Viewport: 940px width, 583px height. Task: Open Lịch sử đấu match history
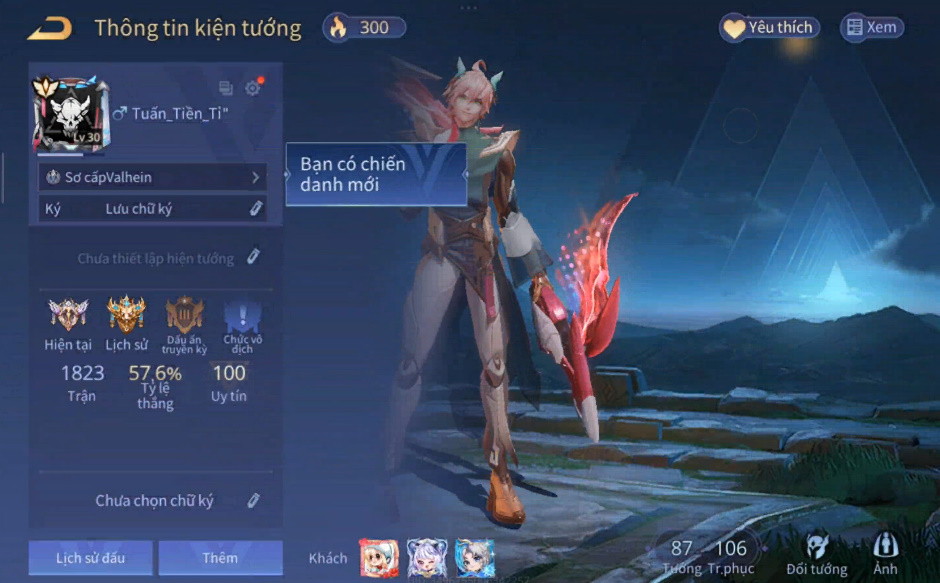pos(90,557)
